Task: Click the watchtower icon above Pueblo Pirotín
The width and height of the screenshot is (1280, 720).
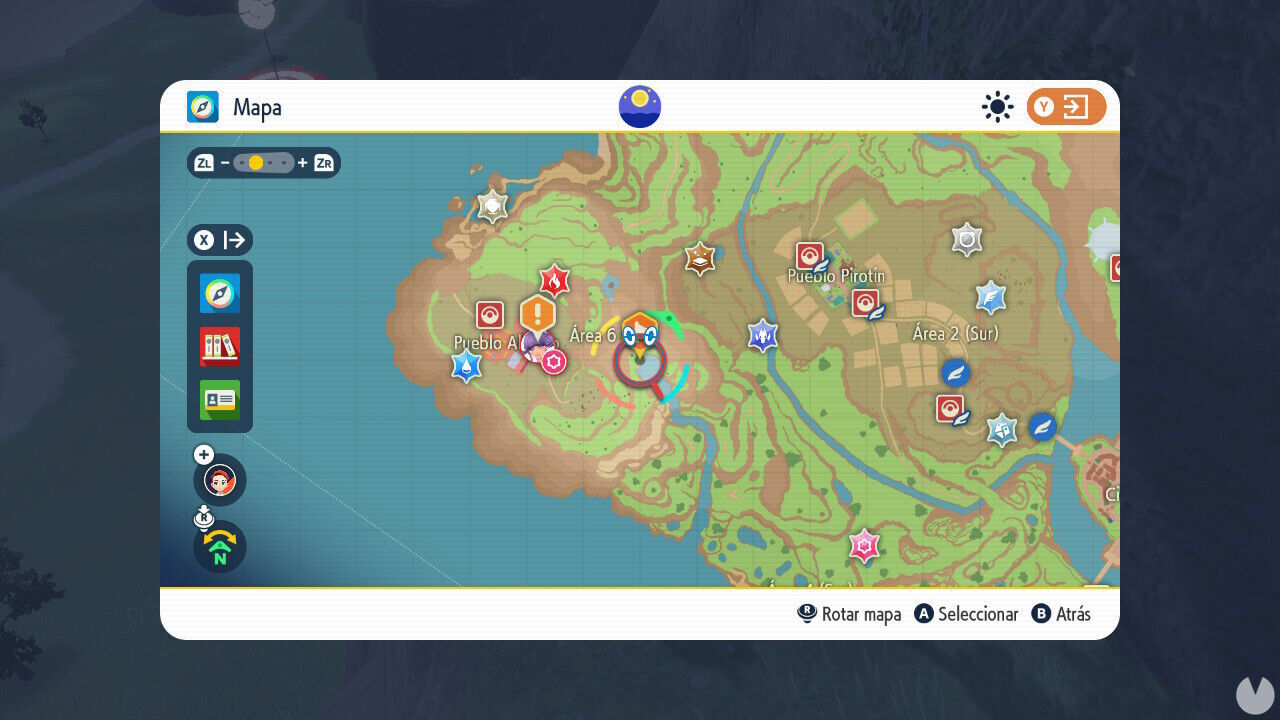Action: click(x=966, y=237)
